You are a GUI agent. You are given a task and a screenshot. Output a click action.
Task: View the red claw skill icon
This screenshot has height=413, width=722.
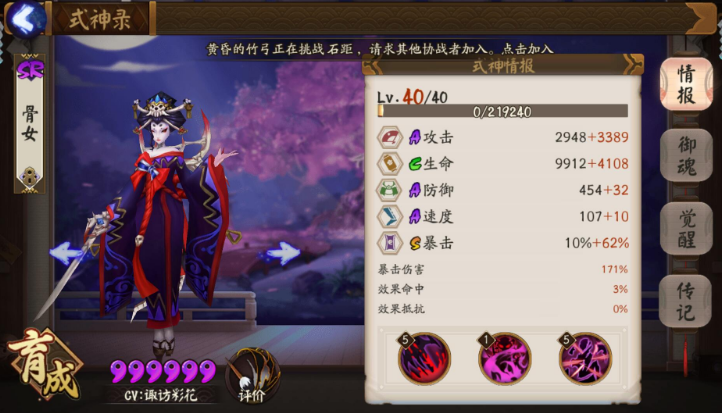(425, 358)
